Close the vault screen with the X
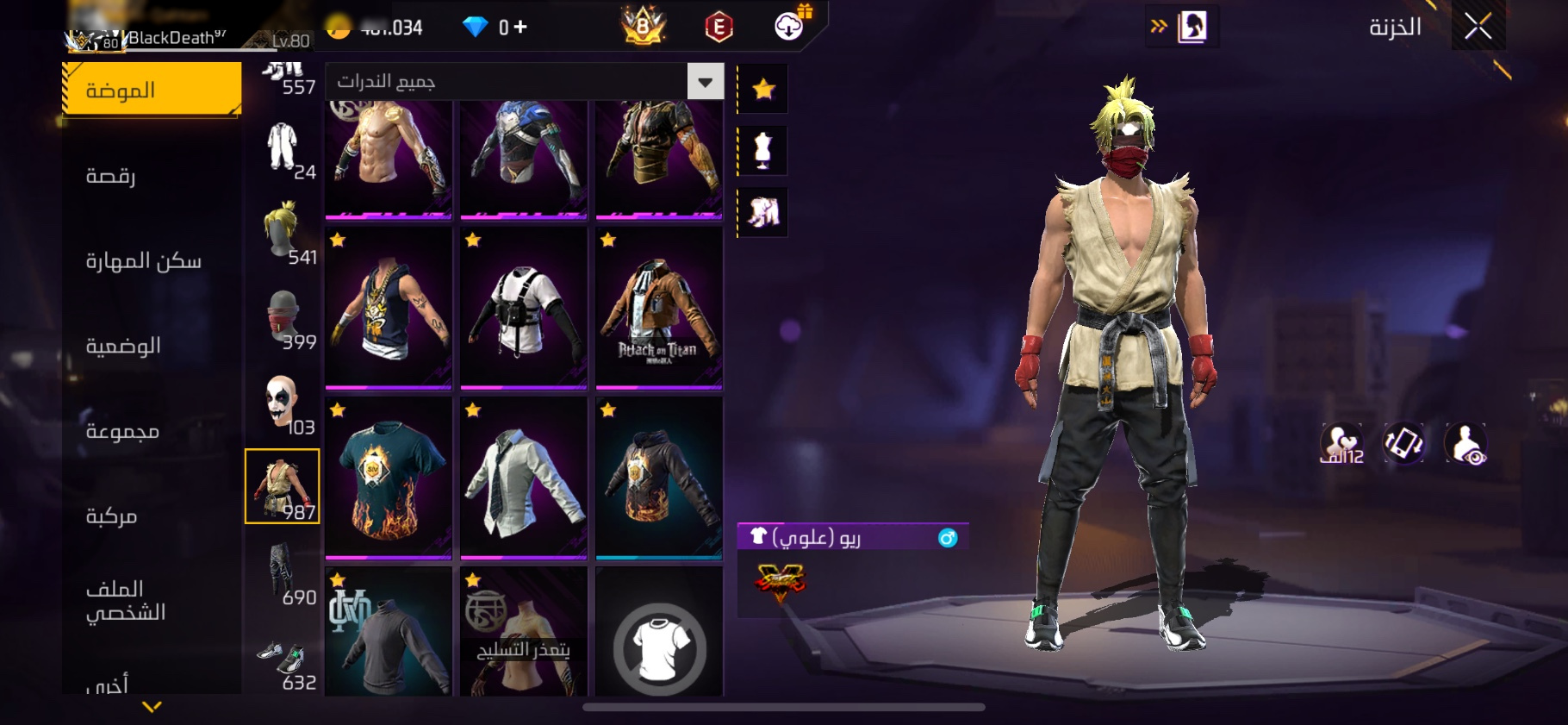Screen dimensions: 1568x725 pyautogui.click(x=1478, y=27)
